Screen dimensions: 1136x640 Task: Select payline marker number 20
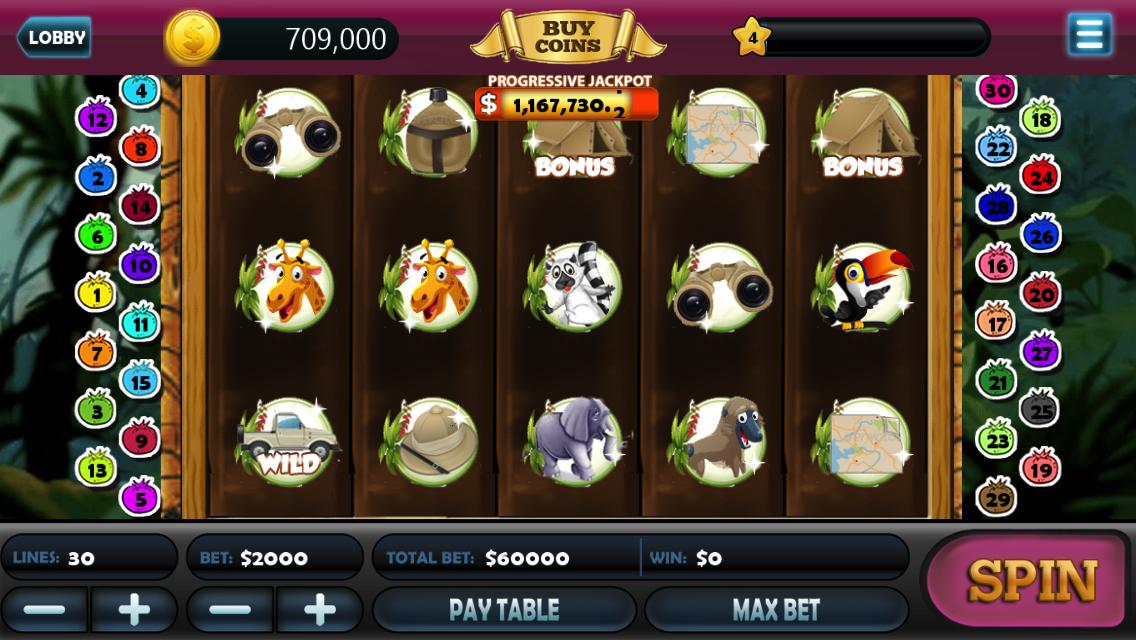point(1041,294)
